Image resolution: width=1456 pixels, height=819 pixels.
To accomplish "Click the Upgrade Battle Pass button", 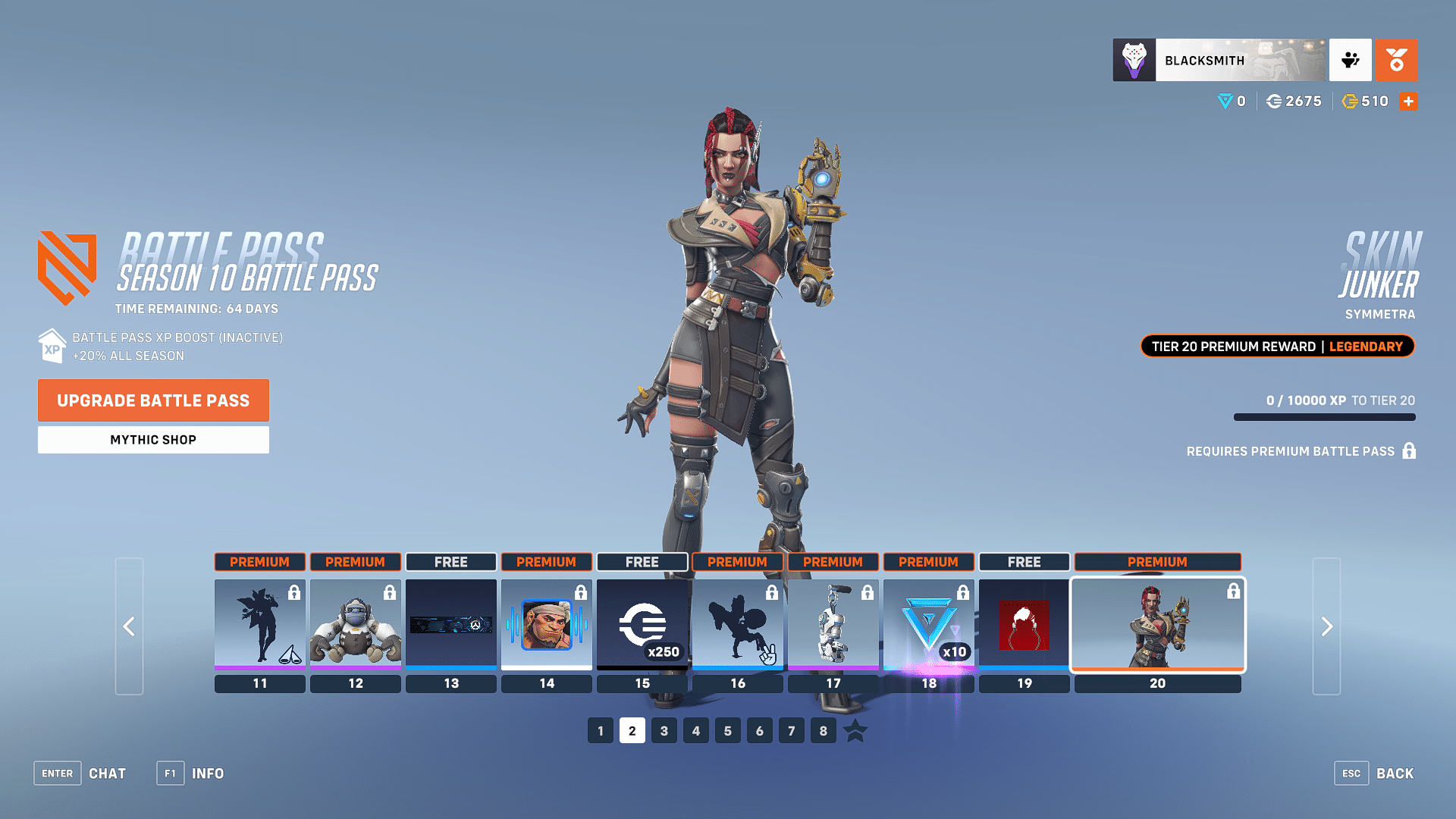I will 153,400.
